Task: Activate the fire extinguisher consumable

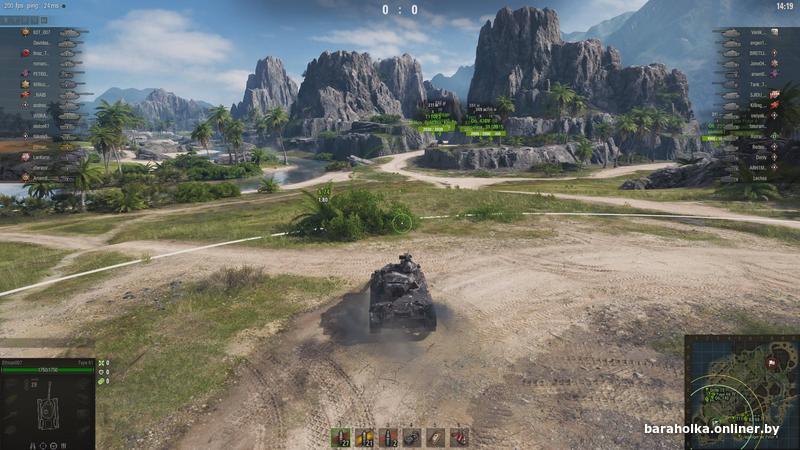Action: [x=459, y=437]
